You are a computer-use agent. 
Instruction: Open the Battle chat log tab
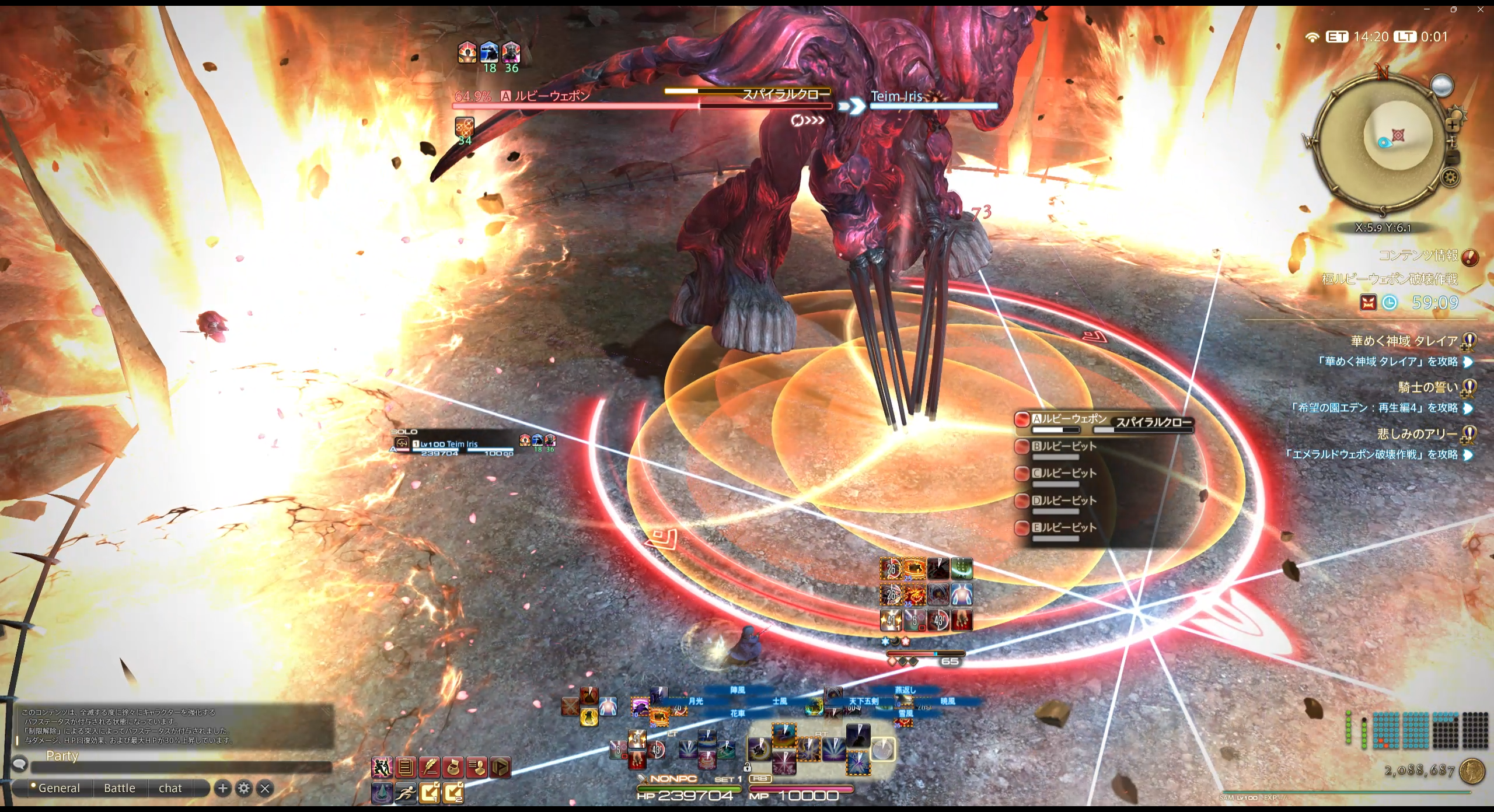point(120,788)
